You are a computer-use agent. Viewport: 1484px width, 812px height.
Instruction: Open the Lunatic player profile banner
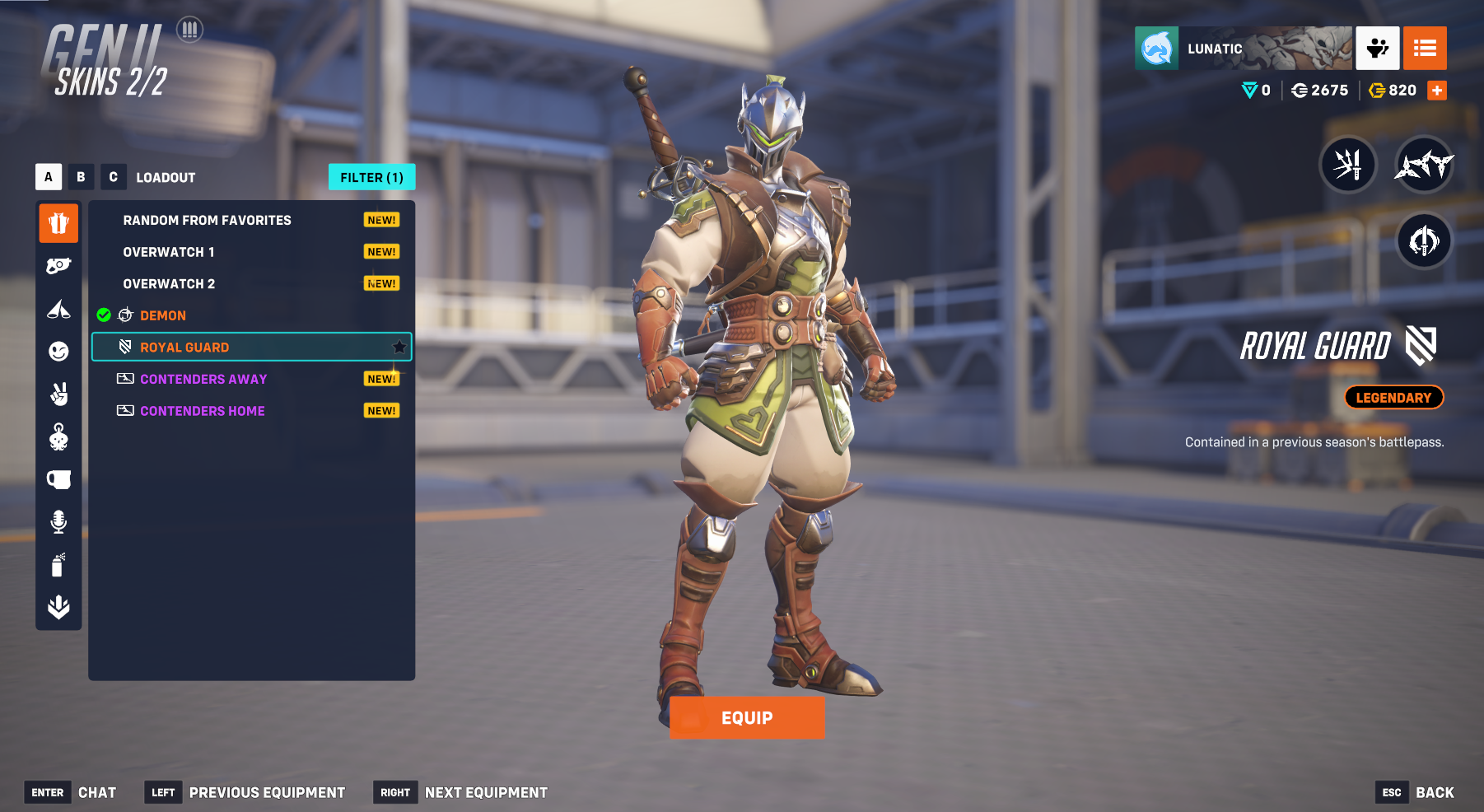pos(1244,49)
